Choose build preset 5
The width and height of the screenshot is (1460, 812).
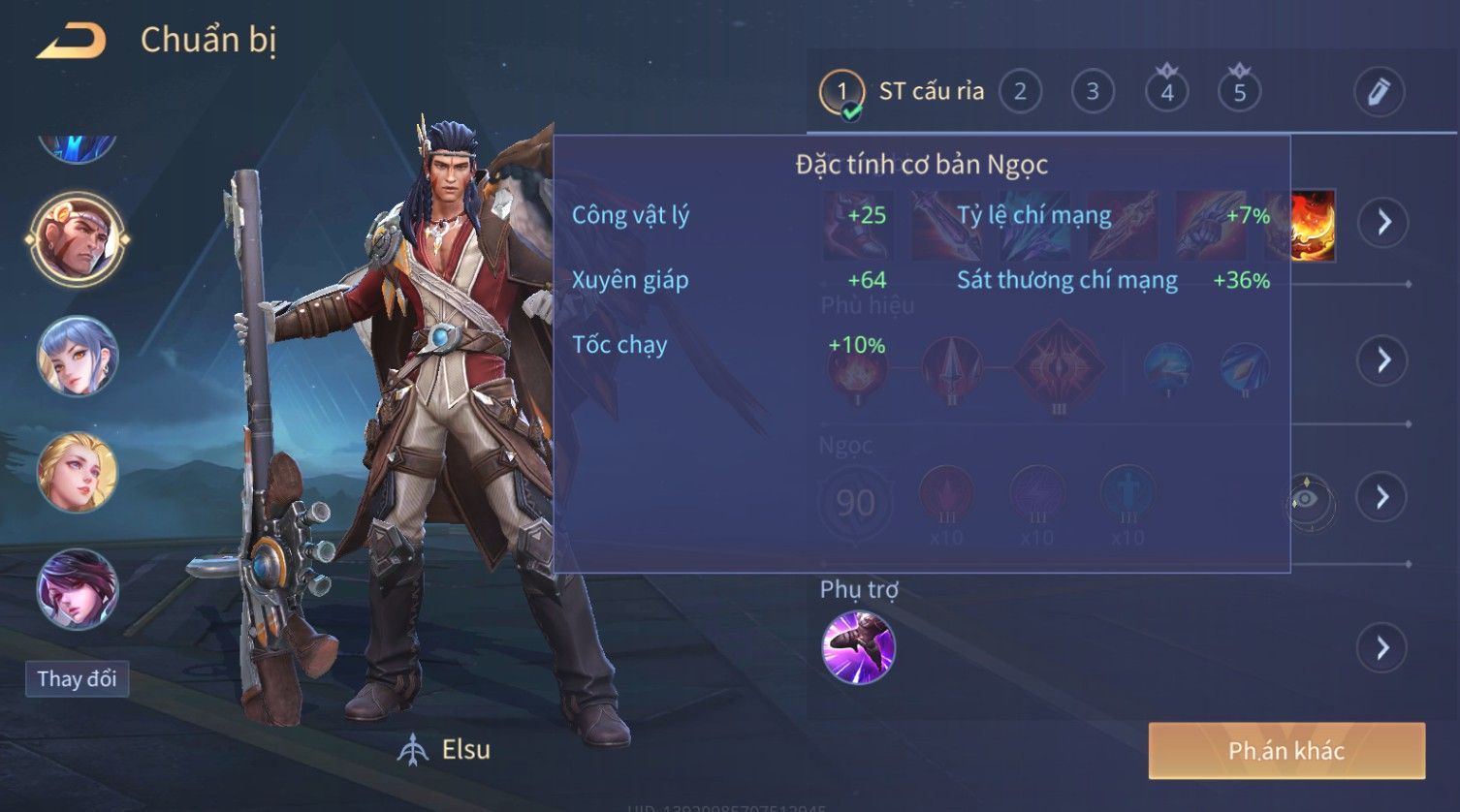point(1239,92)
